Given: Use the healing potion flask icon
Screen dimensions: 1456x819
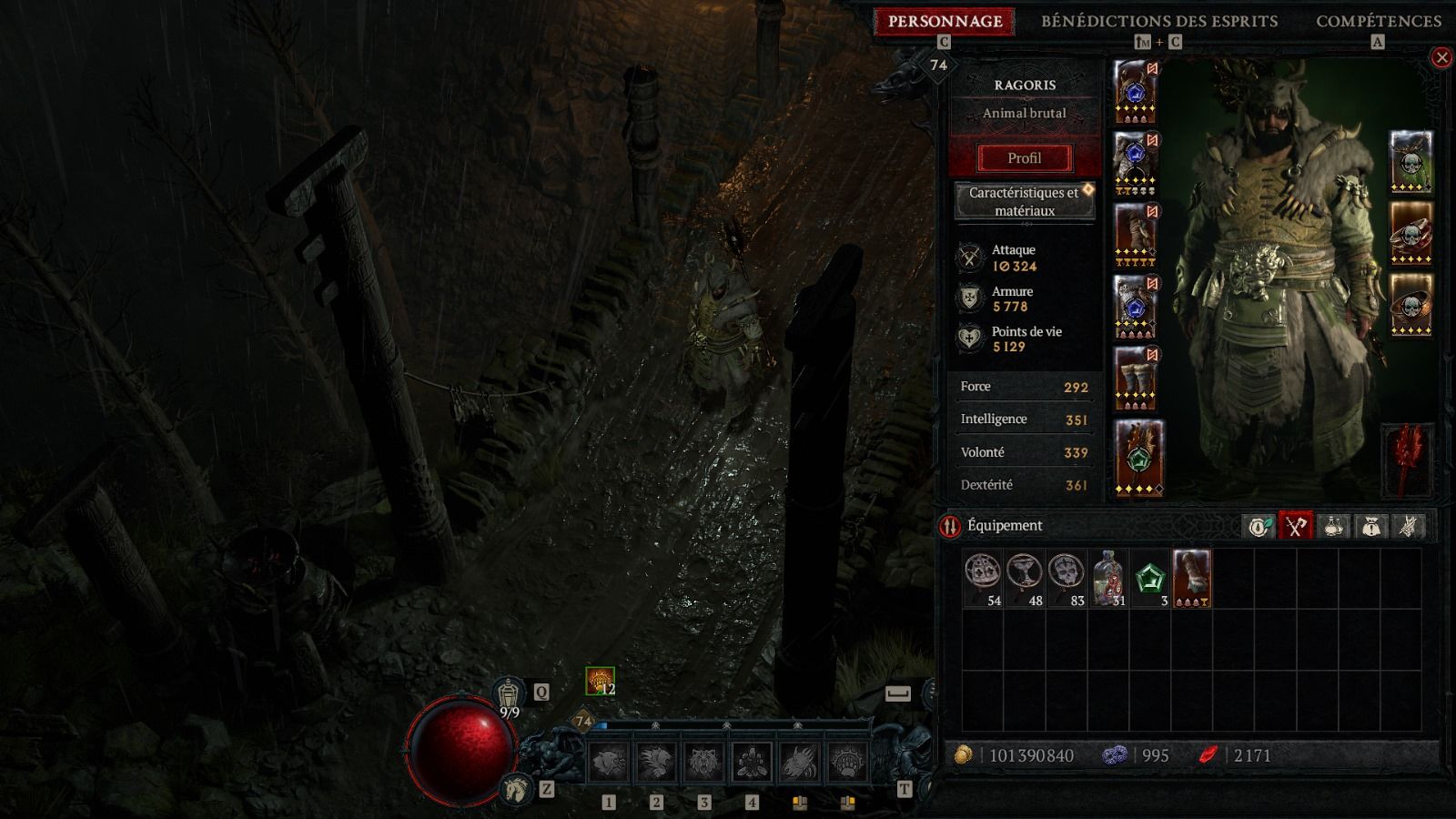Looking at the screenshot, I should click(x=511, y=694).
